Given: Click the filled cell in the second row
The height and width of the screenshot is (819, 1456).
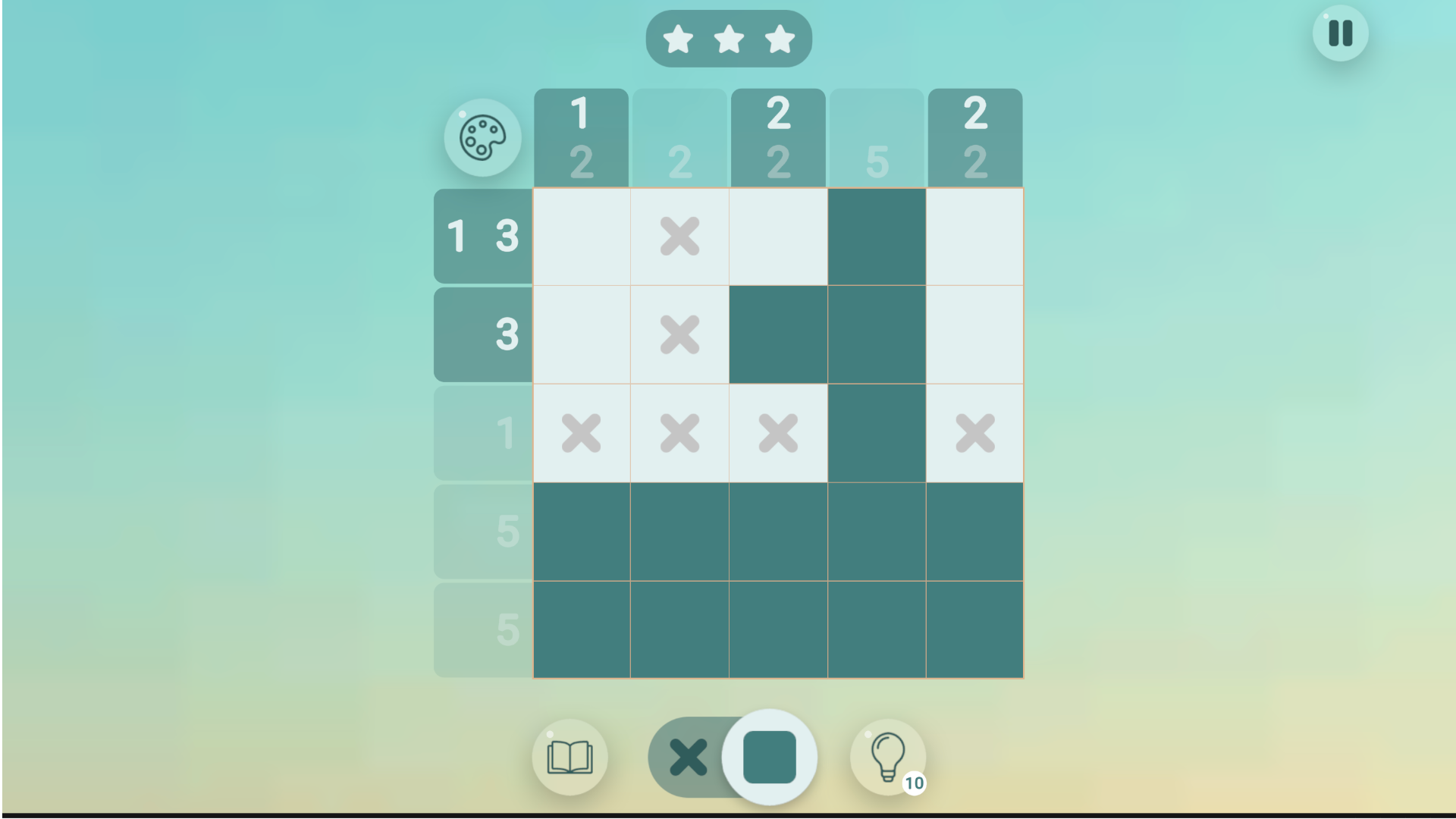Looking at the screenshot, I should pos(777,334).
